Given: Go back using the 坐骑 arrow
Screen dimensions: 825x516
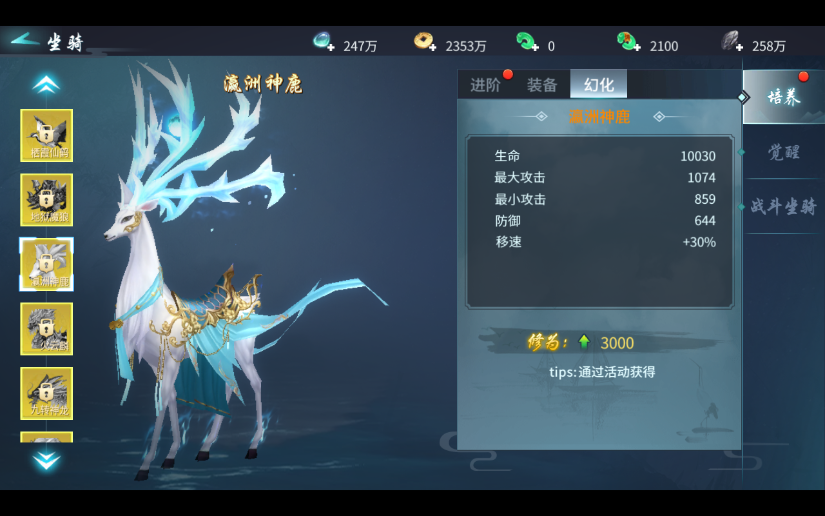Looking at the screenshot, I should tap(25, 41).
